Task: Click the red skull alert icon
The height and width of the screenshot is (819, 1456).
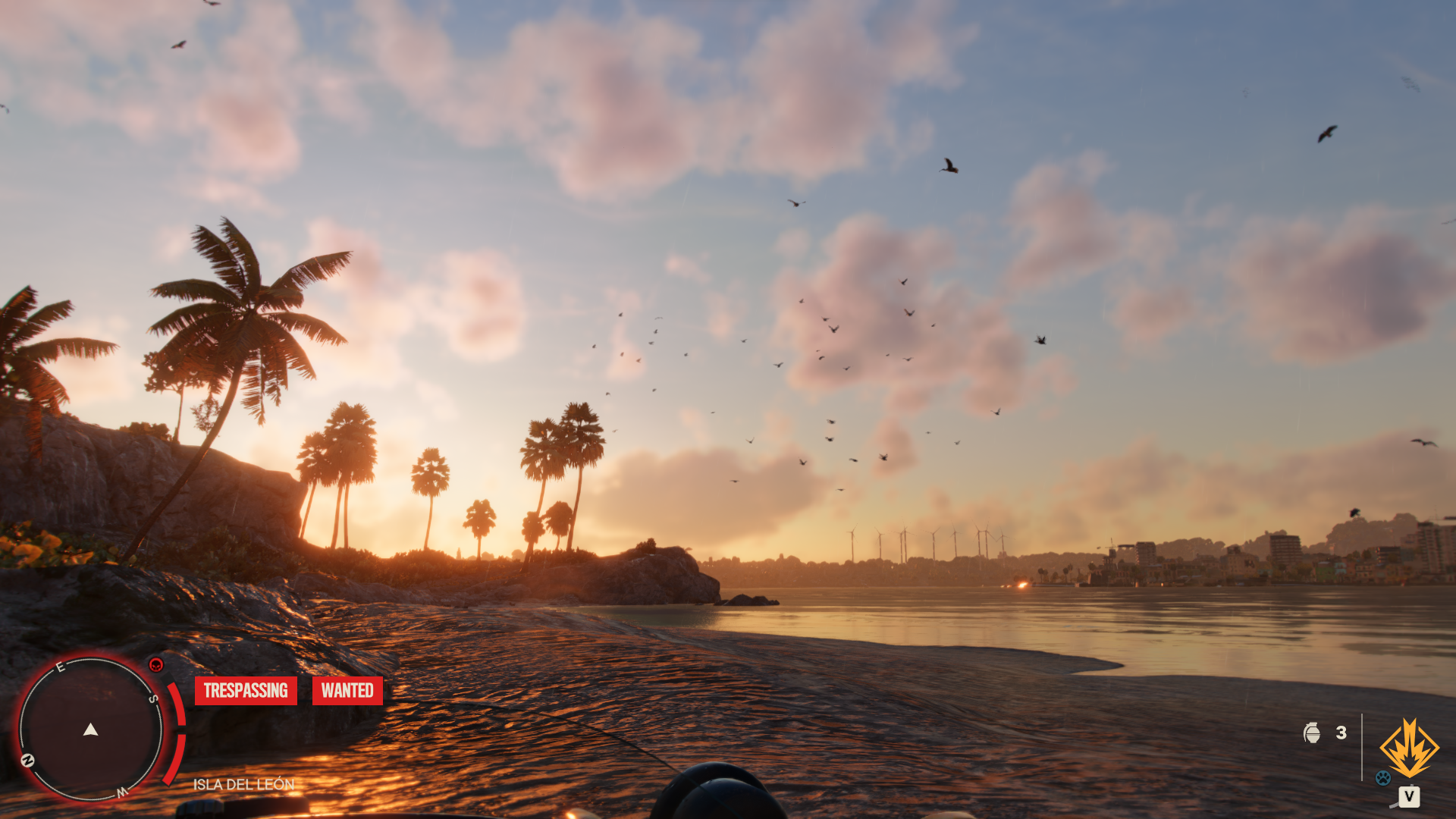Action: 156,665
